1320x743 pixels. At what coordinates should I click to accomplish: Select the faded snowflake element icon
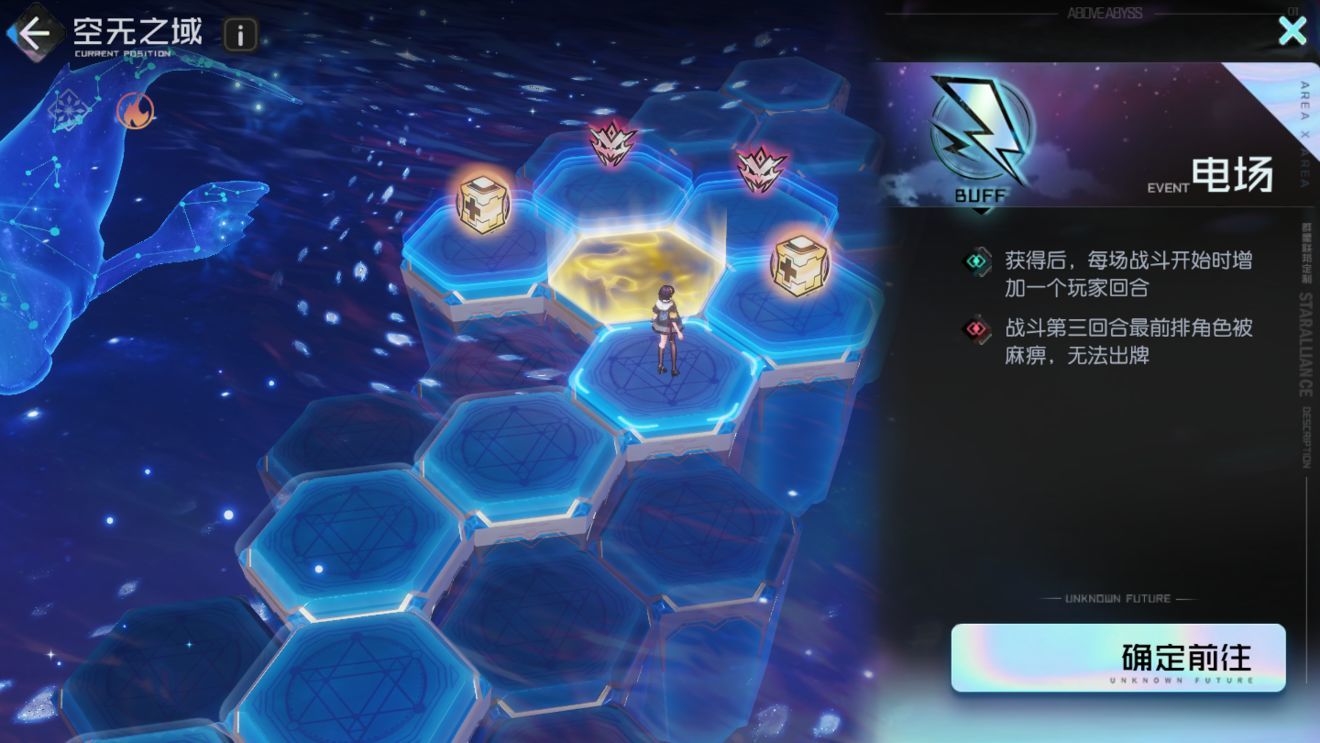tap(69, 107)
